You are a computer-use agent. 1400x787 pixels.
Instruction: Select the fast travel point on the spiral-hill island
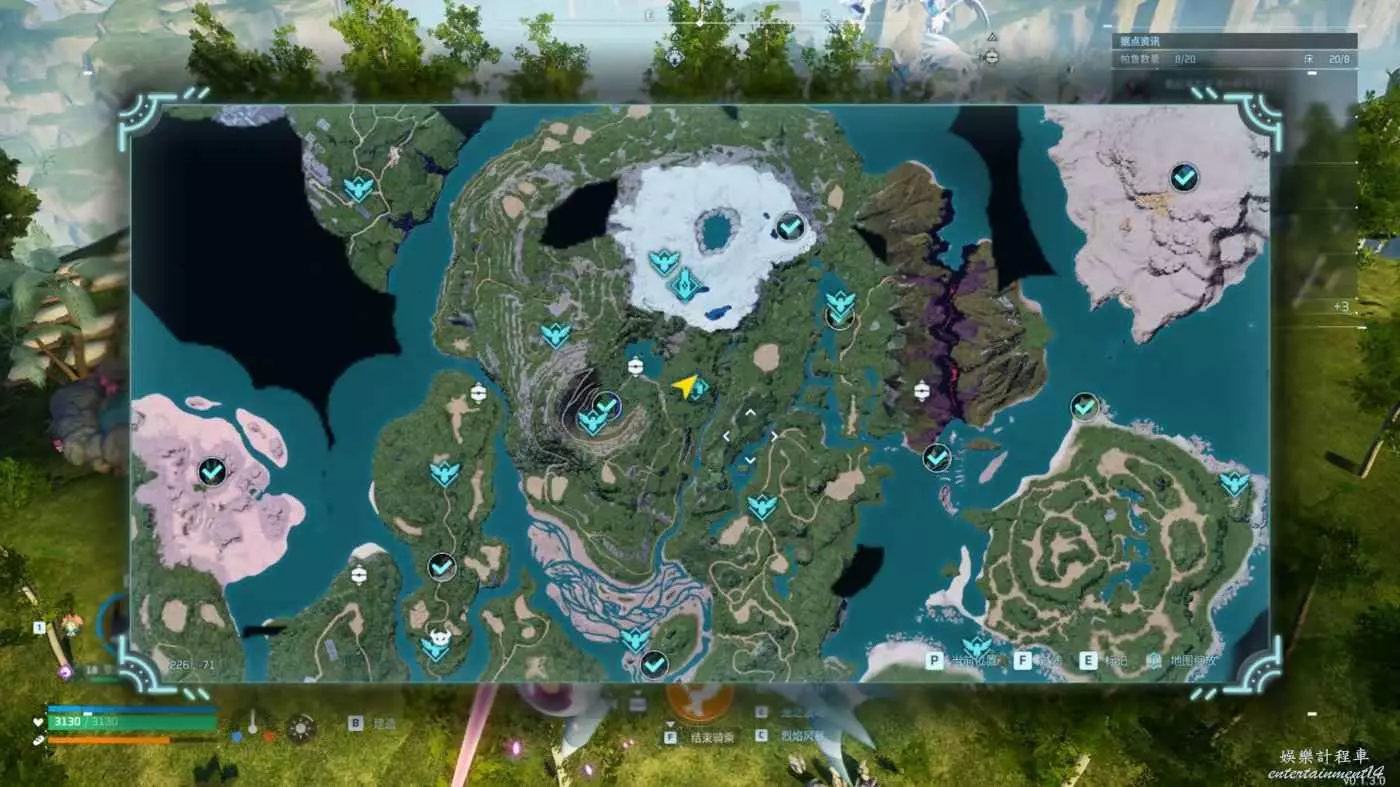[1234, 484]
